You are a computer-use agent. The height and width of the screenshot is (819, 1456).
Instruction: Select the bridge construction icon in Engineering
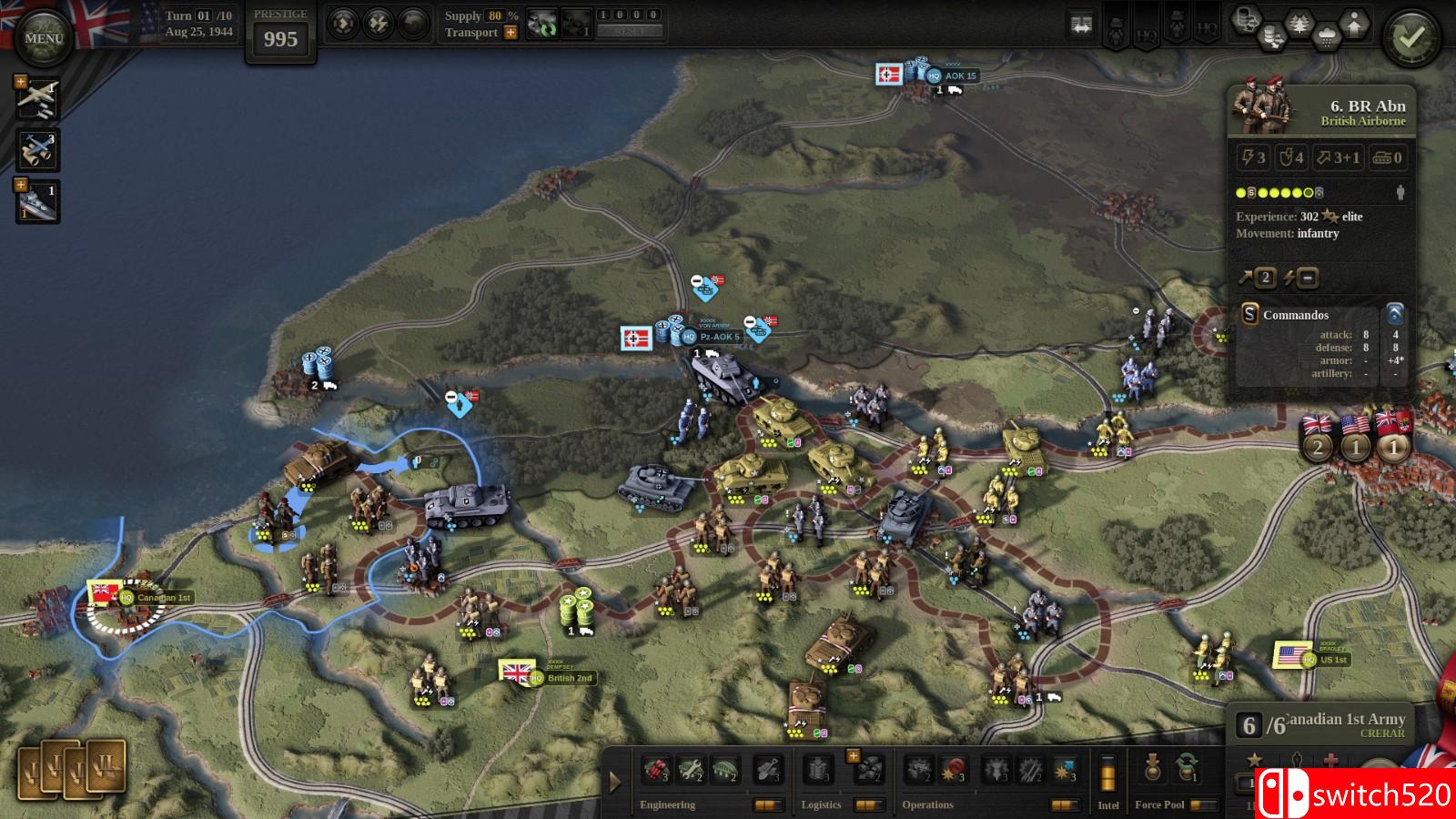click(725, 769)
